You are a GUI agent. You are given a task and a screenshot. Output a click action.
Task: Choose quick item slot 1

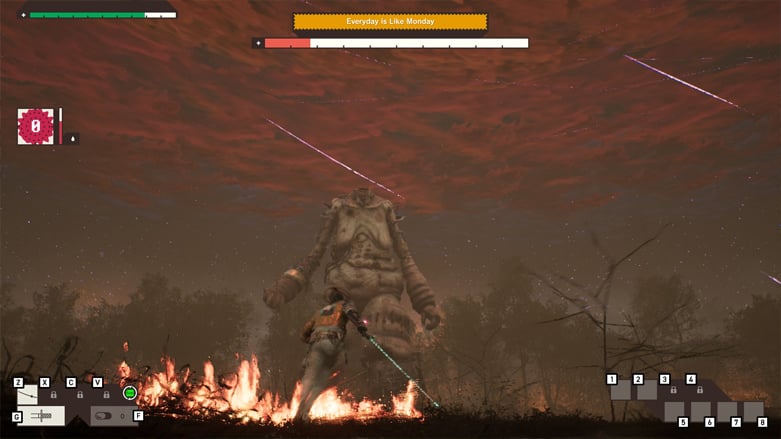click(x=622, y=390)
